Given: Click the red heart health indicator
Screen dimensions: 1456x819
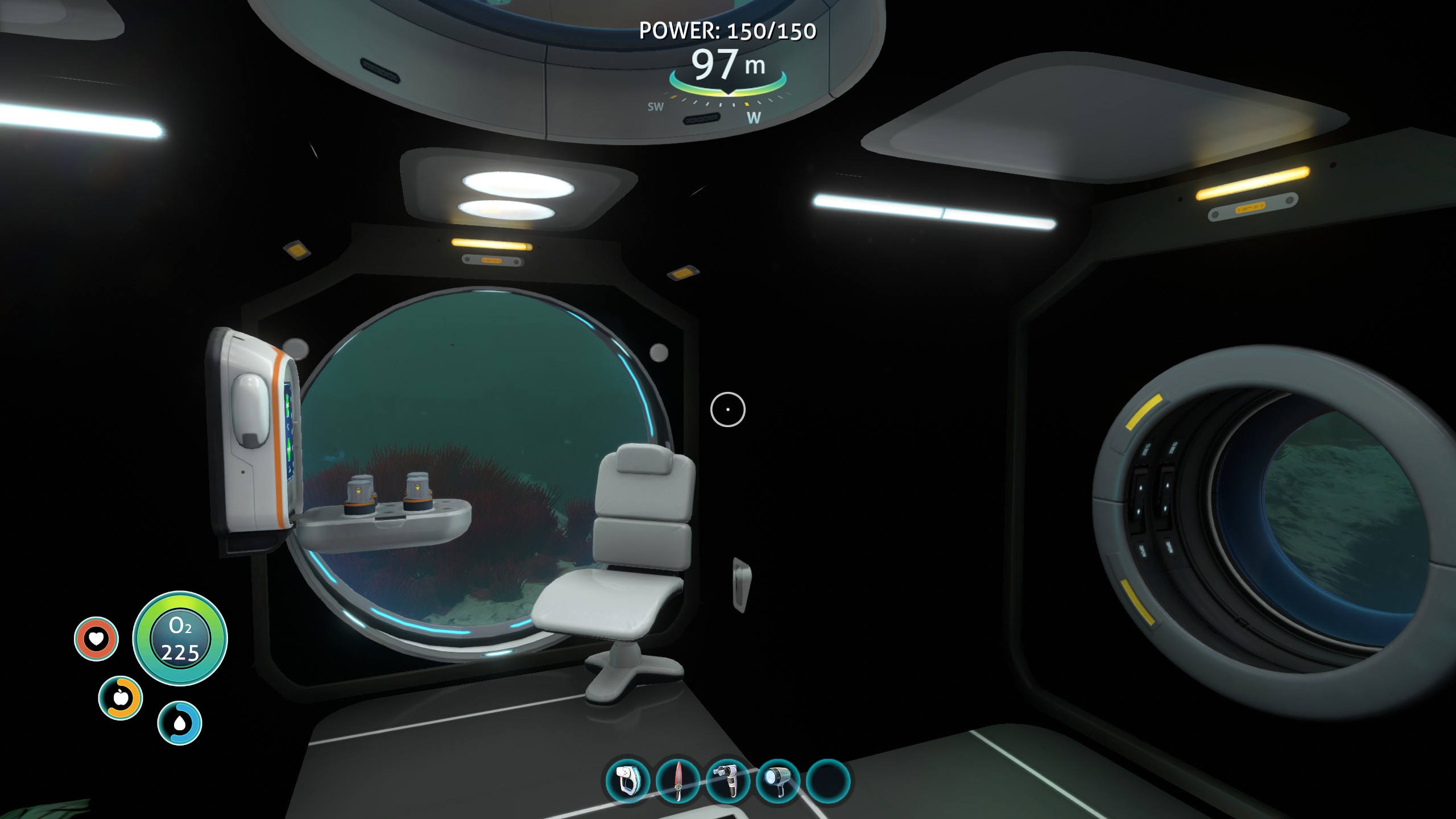Looking at the screenshot, I should point(98,638).
